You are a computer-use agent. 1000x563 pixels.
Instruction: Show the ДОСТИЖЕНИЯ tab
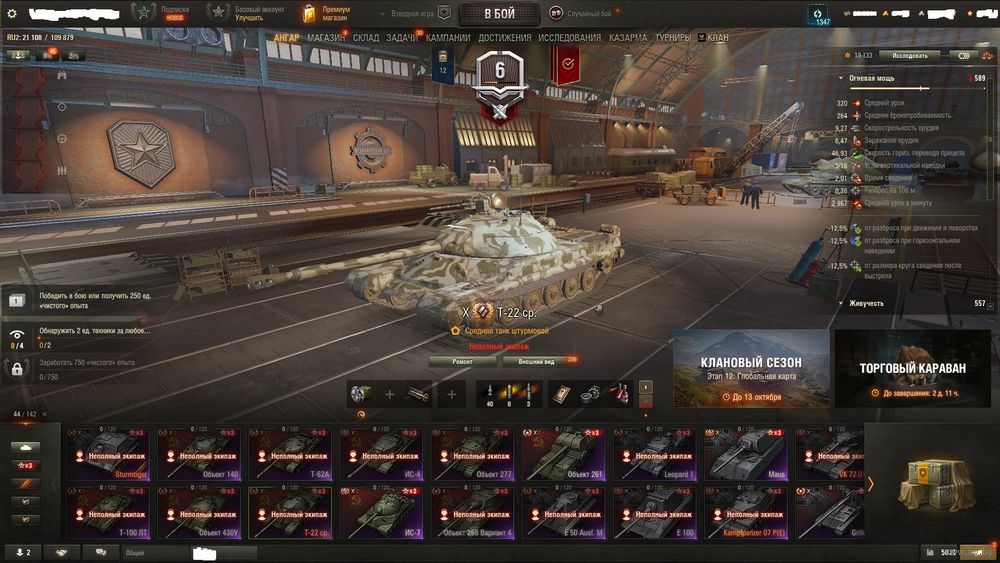pyautogui.click(x=505, y=38)
